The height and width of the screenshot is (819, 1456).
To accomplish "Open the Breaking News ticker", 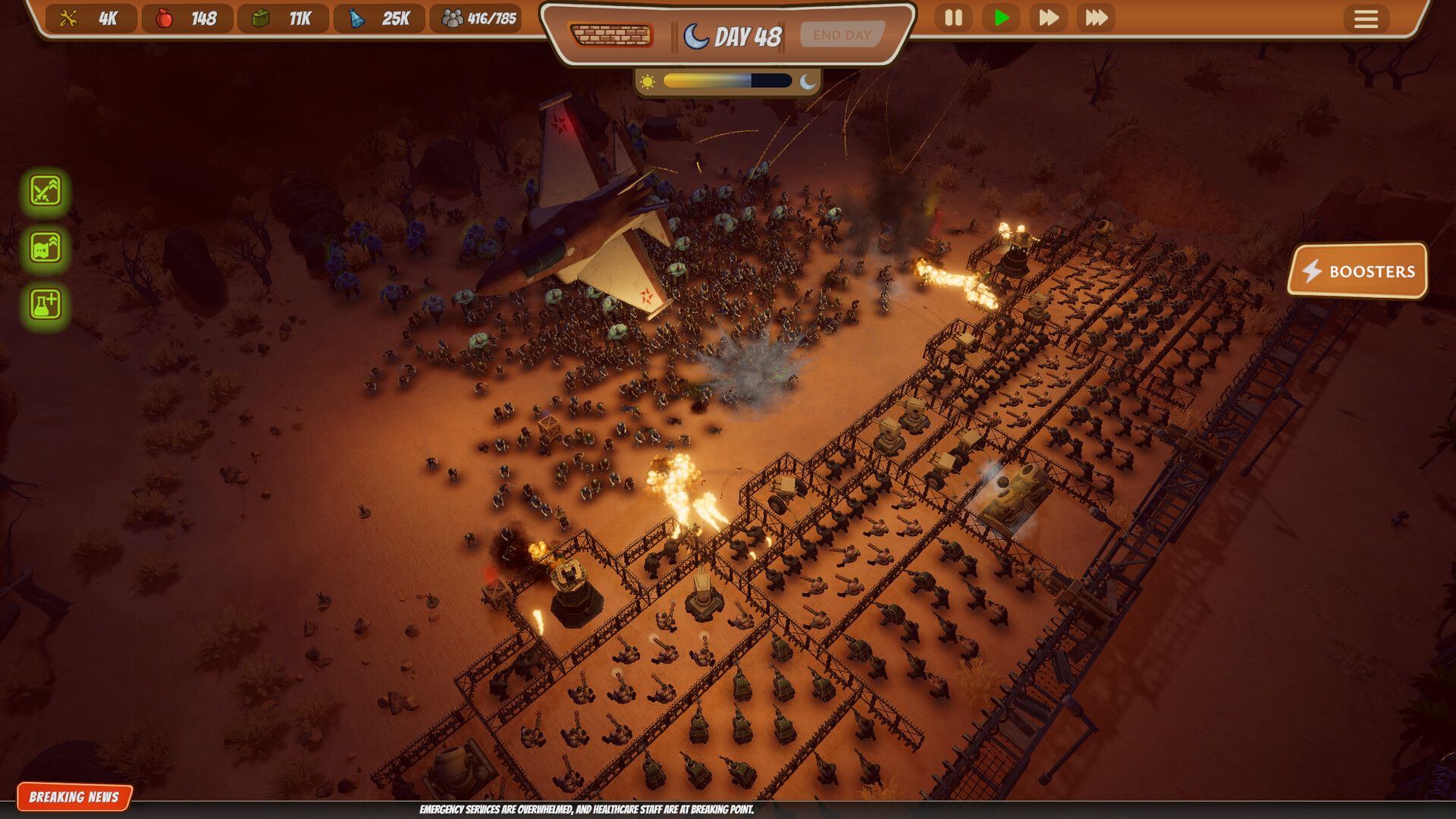I will click(74, 797).
